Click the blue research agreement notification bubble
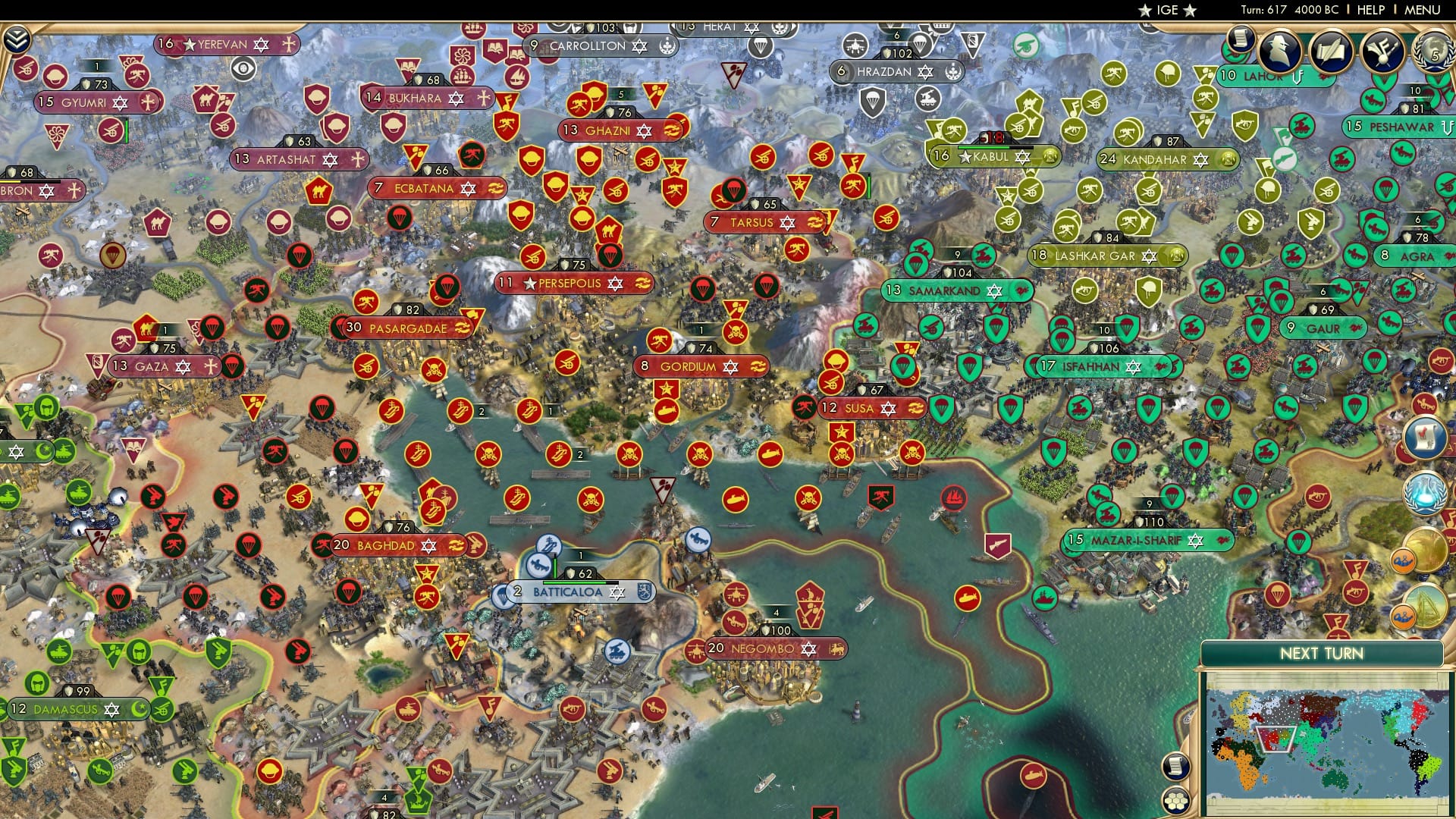This screenshot has height=819, width=1456. [x=1424, y=492]
